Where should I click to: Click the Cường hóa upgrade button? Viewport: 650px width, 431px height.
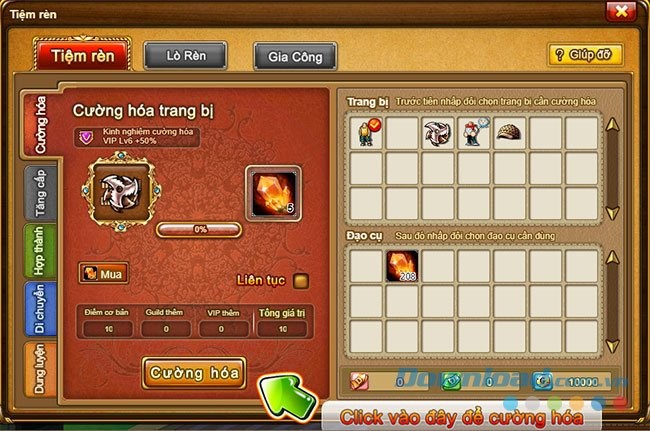(x=194, y=373)
